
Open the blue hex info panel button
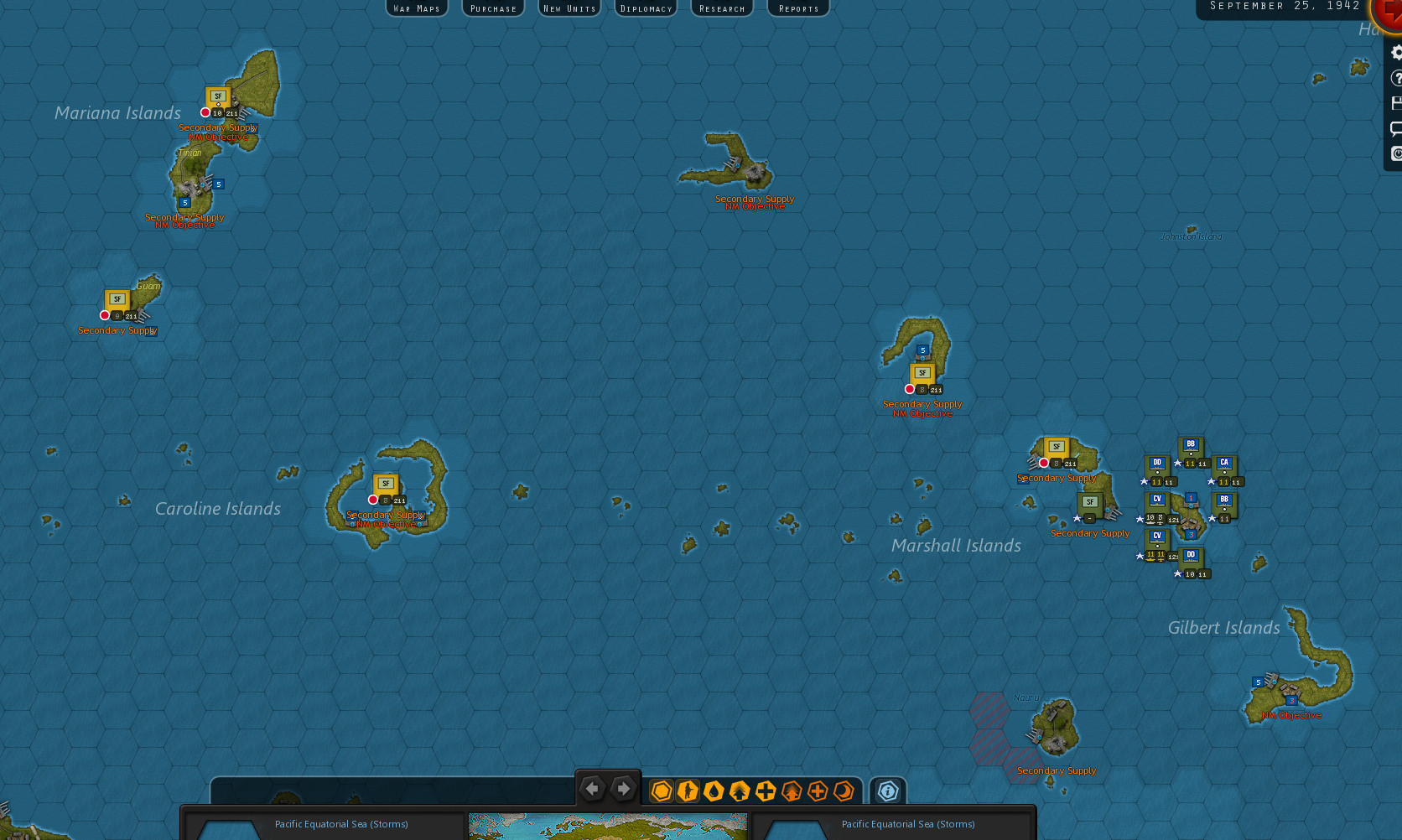[887, 791]
